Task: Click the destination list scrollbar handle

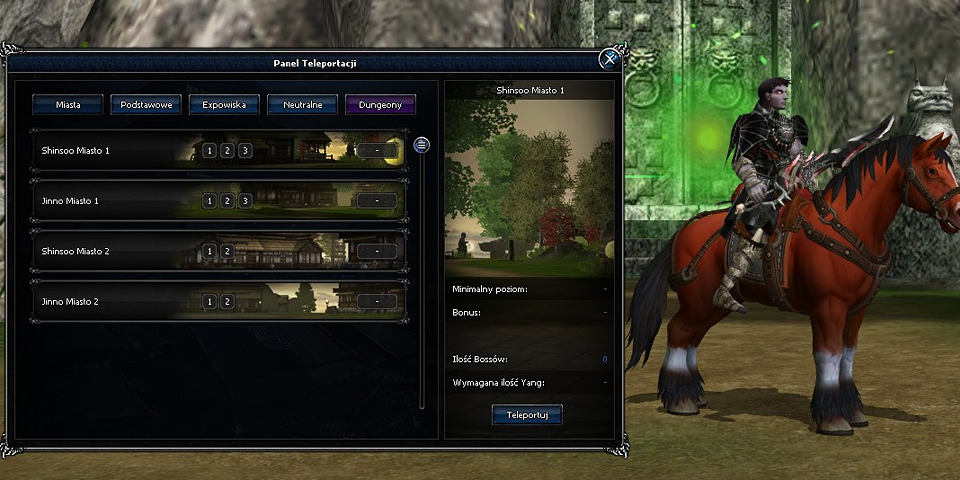Action: pos(422,145)
